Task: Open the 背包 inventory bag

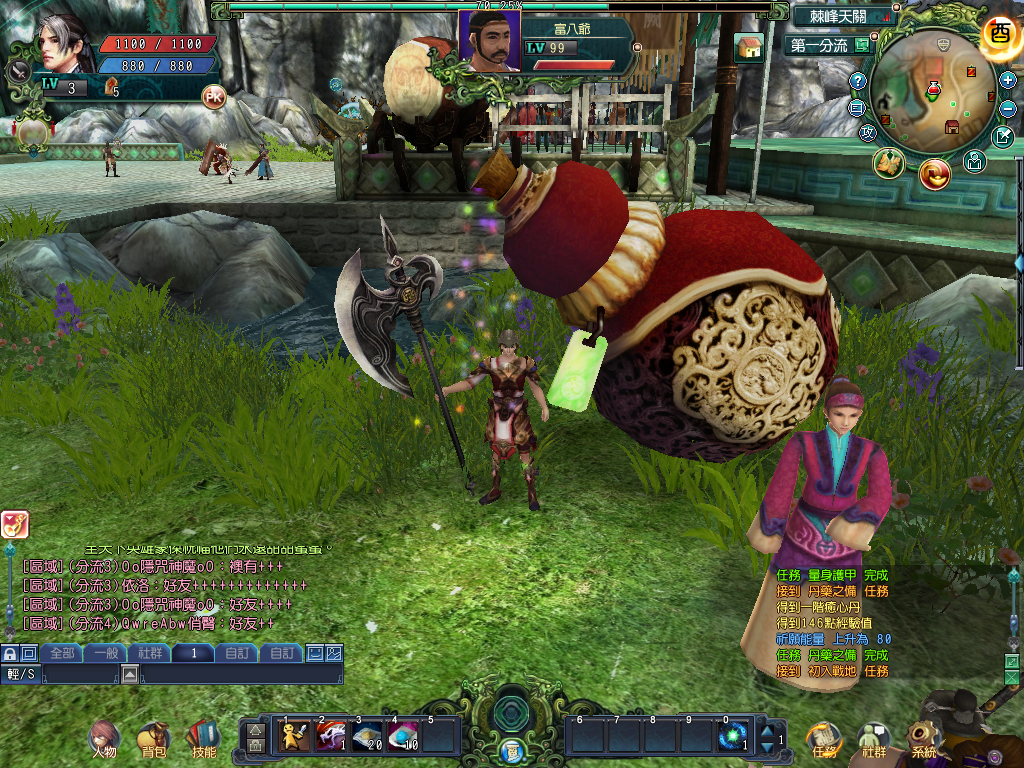Action: click(x=153, y=738)
